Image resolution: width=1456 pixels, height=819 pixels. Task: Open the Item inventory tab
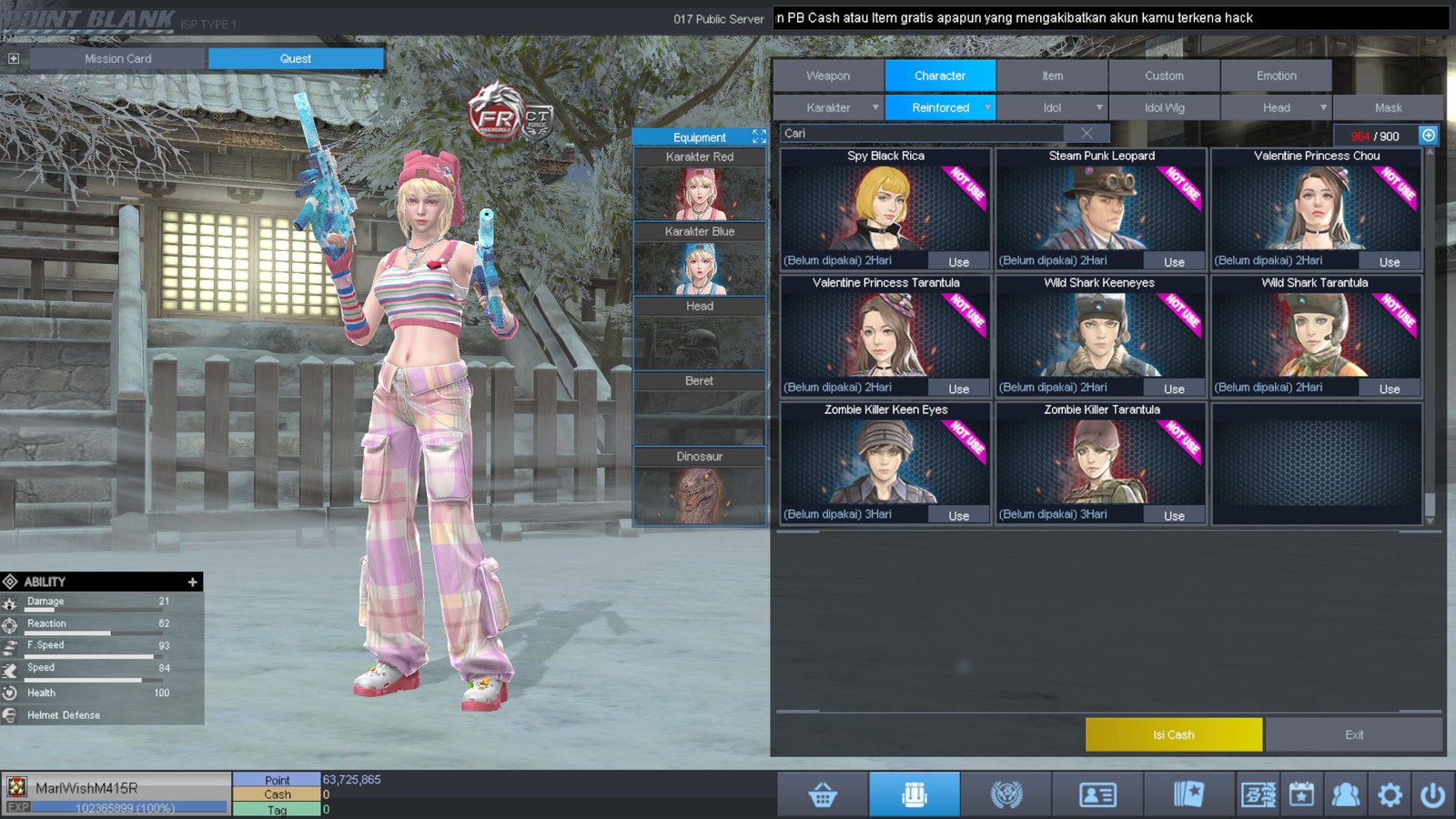coord(1052,76)
